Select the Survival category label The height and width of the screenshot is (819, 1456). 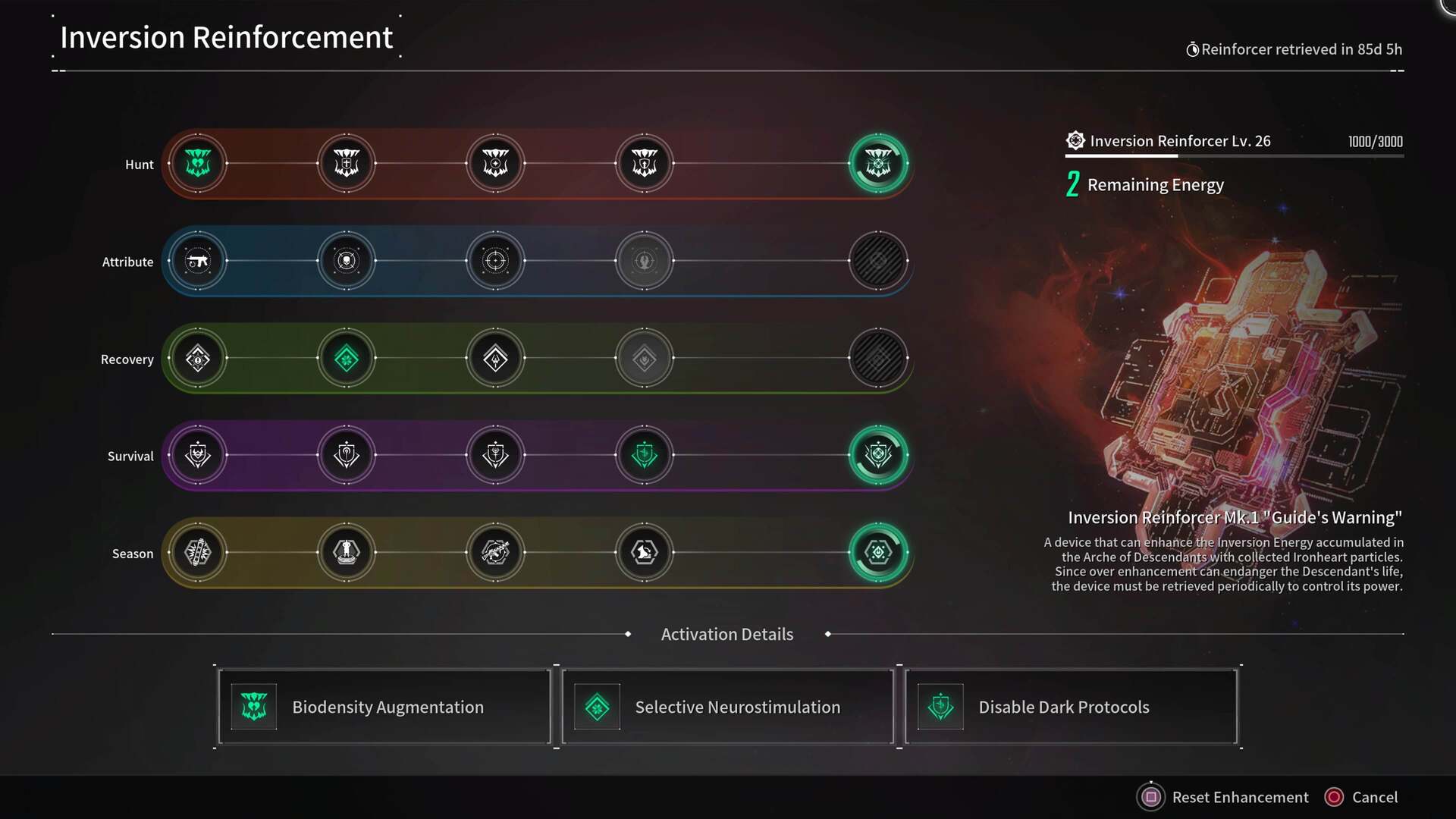(130, 456)
